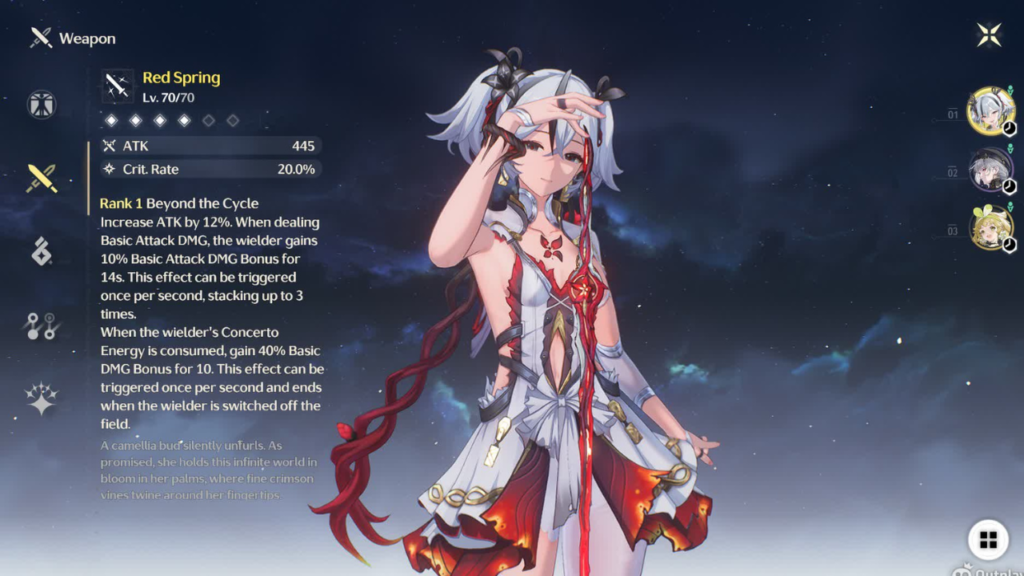1024x576 pixels.
Task: Open the character overview tab
Action: pos(42,105)
